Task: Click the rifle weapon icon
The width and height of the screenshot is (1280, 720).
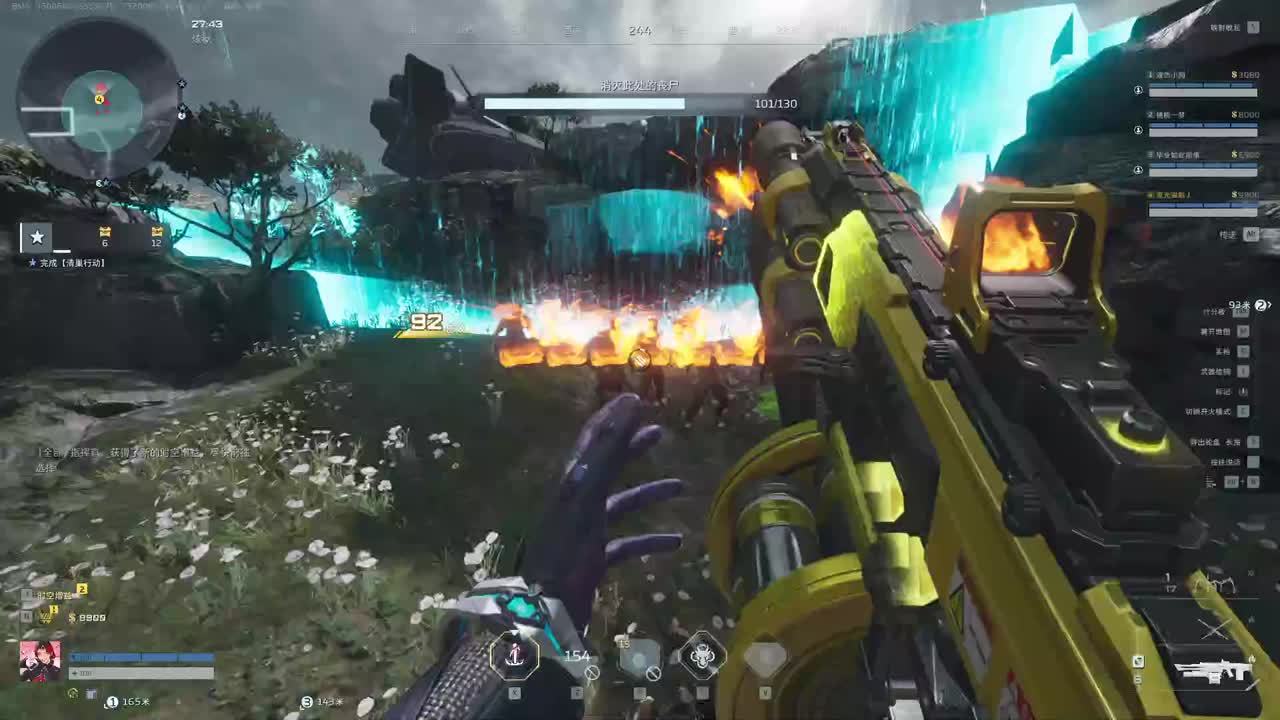Action: click(x=1213, y=672)
